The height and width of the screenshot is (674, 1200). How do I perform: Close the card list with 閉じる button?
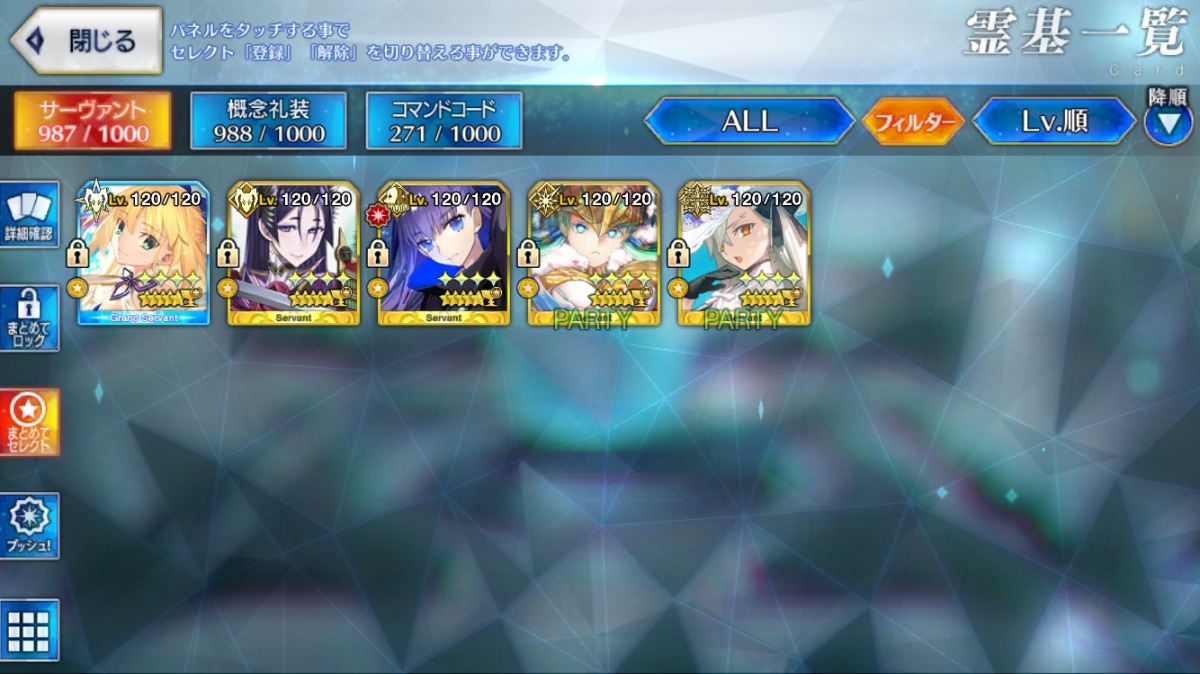(x=86, y=41)
